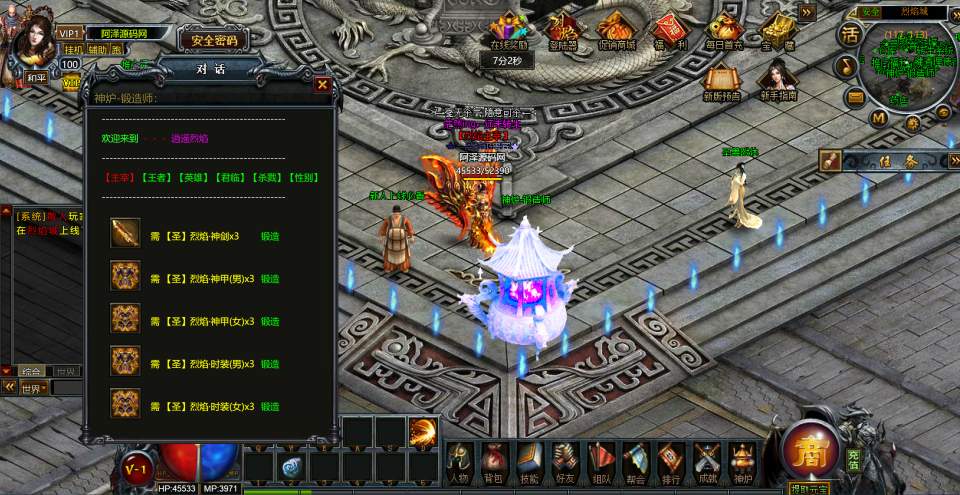Viewport: 960px width, 495px height.
Task: Close the 对话 dialogue window
Action: 322,85
